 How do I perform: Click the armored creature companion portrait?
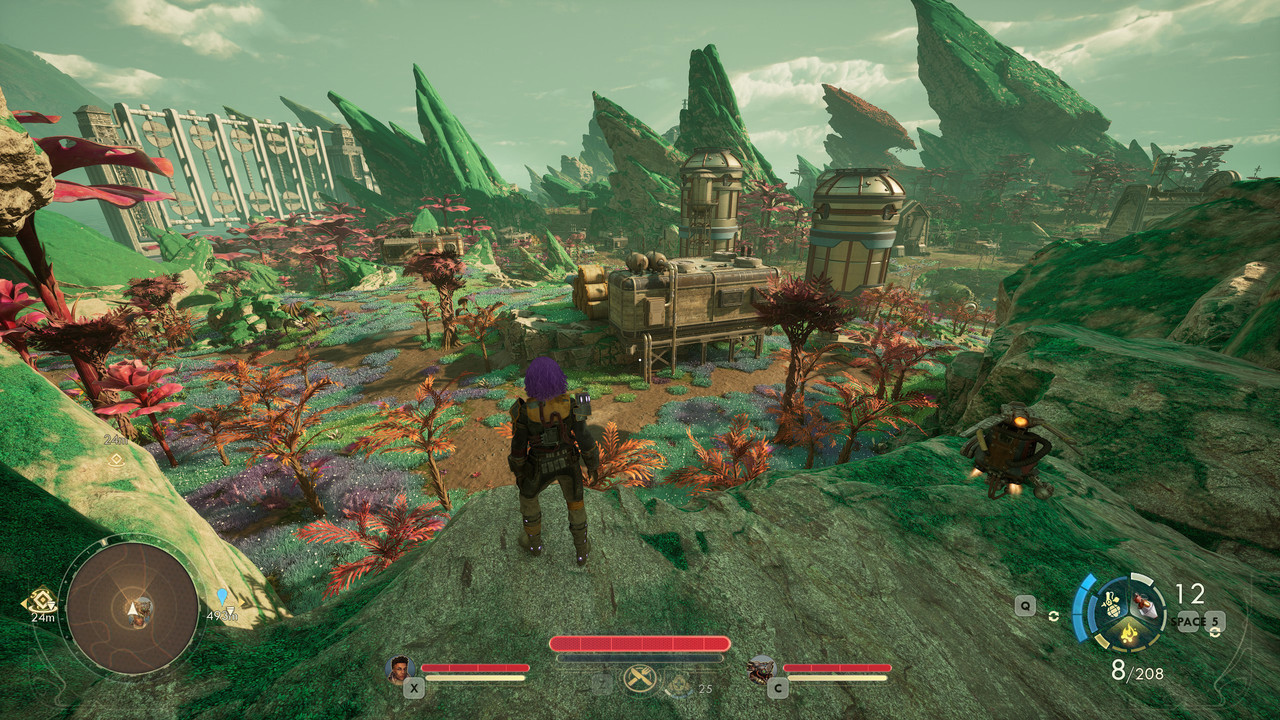pyautogui.click(x=762, y=669)
